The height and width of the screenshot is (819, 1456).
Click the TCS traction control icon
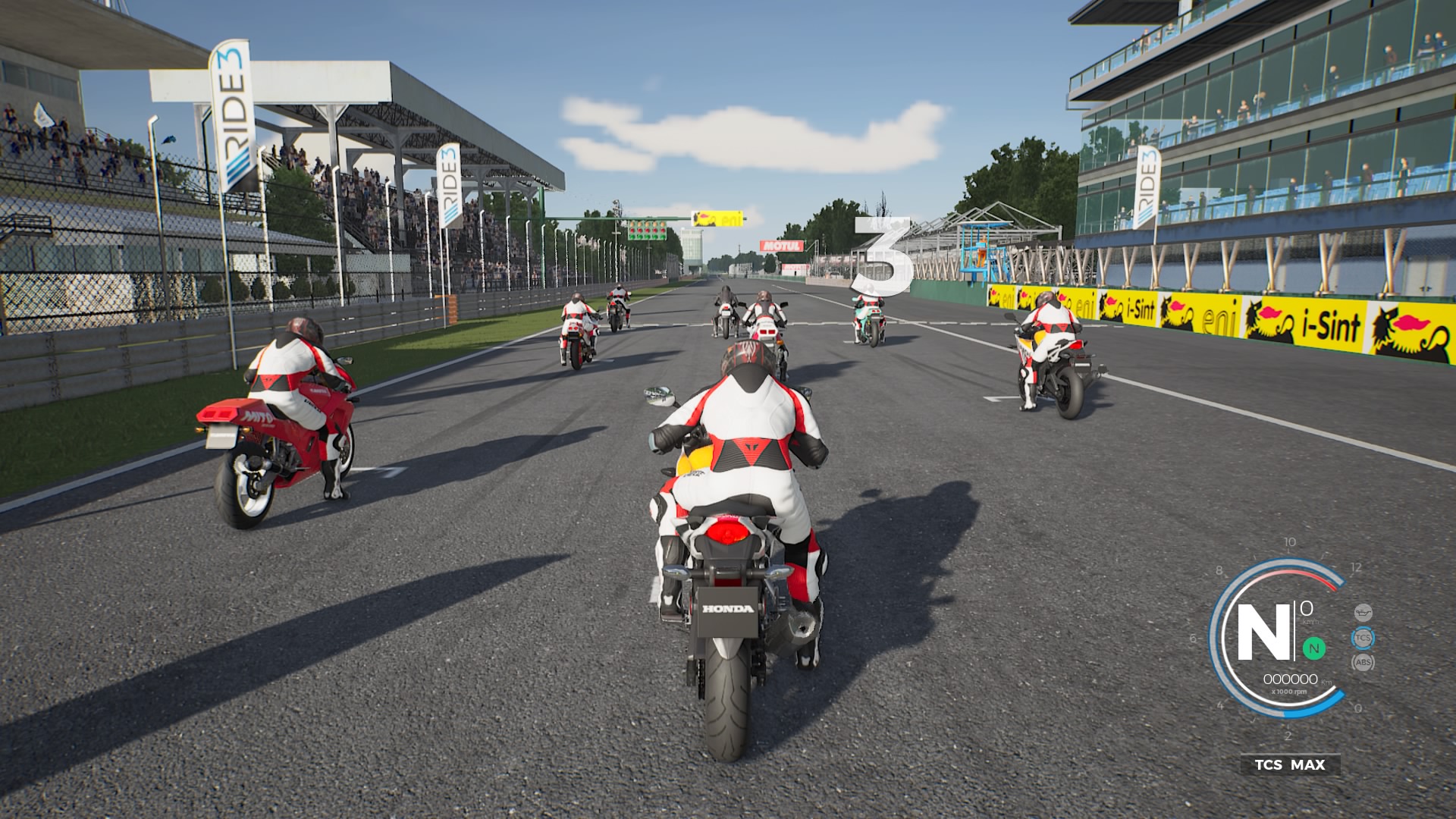(x=1363, y=638)
